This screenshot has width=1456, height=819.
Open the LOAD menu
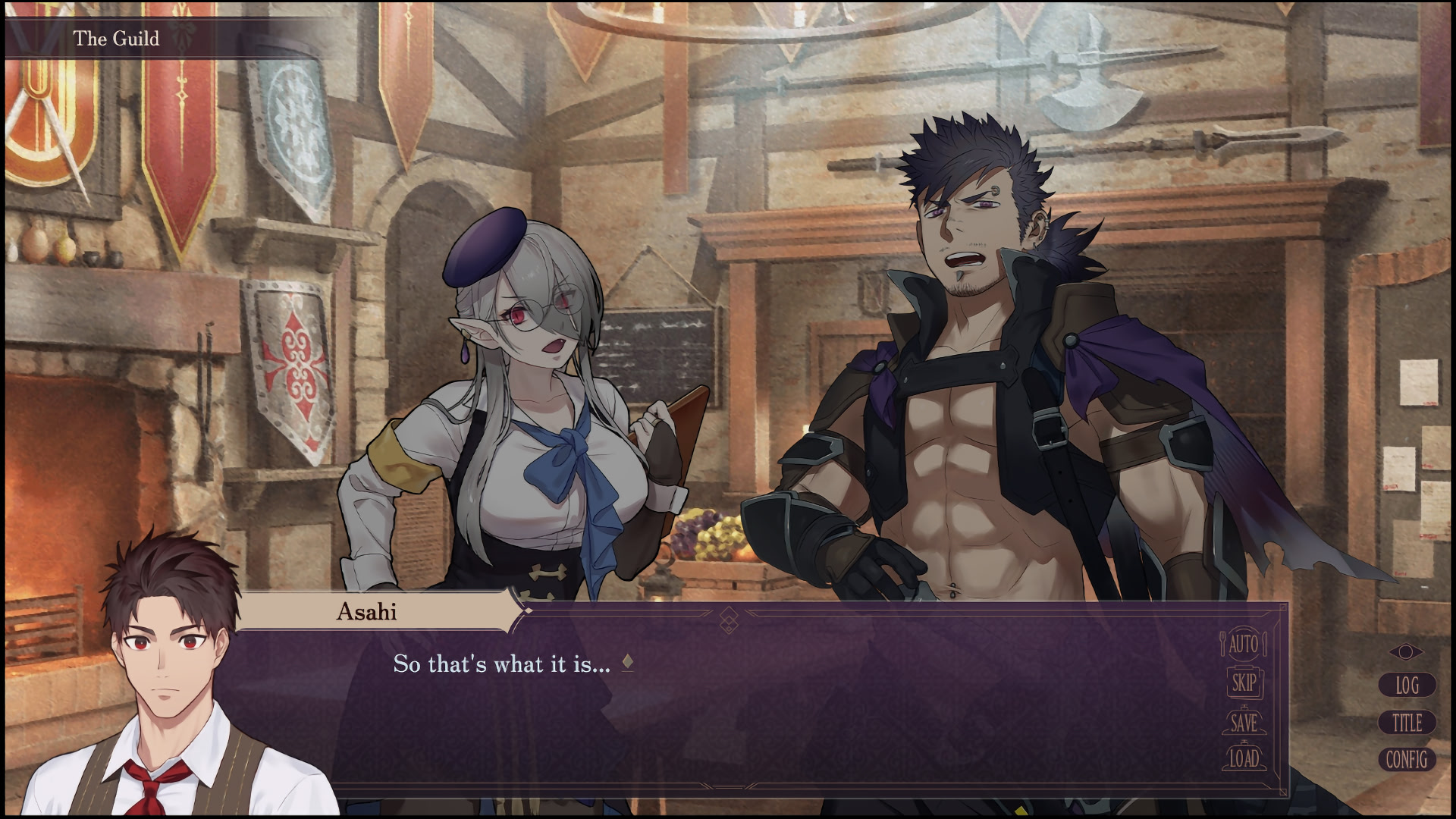1244,758
